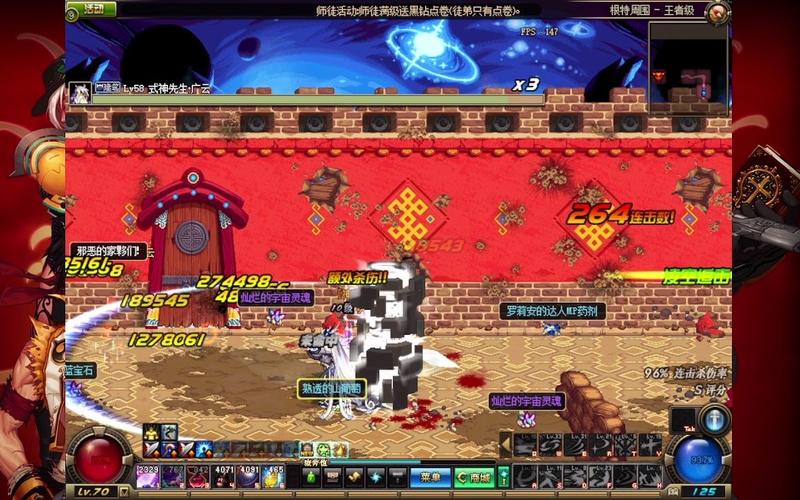Use the consumable slot showing 2329
Screen dimensions: 800x500
(x=148, y=477)
